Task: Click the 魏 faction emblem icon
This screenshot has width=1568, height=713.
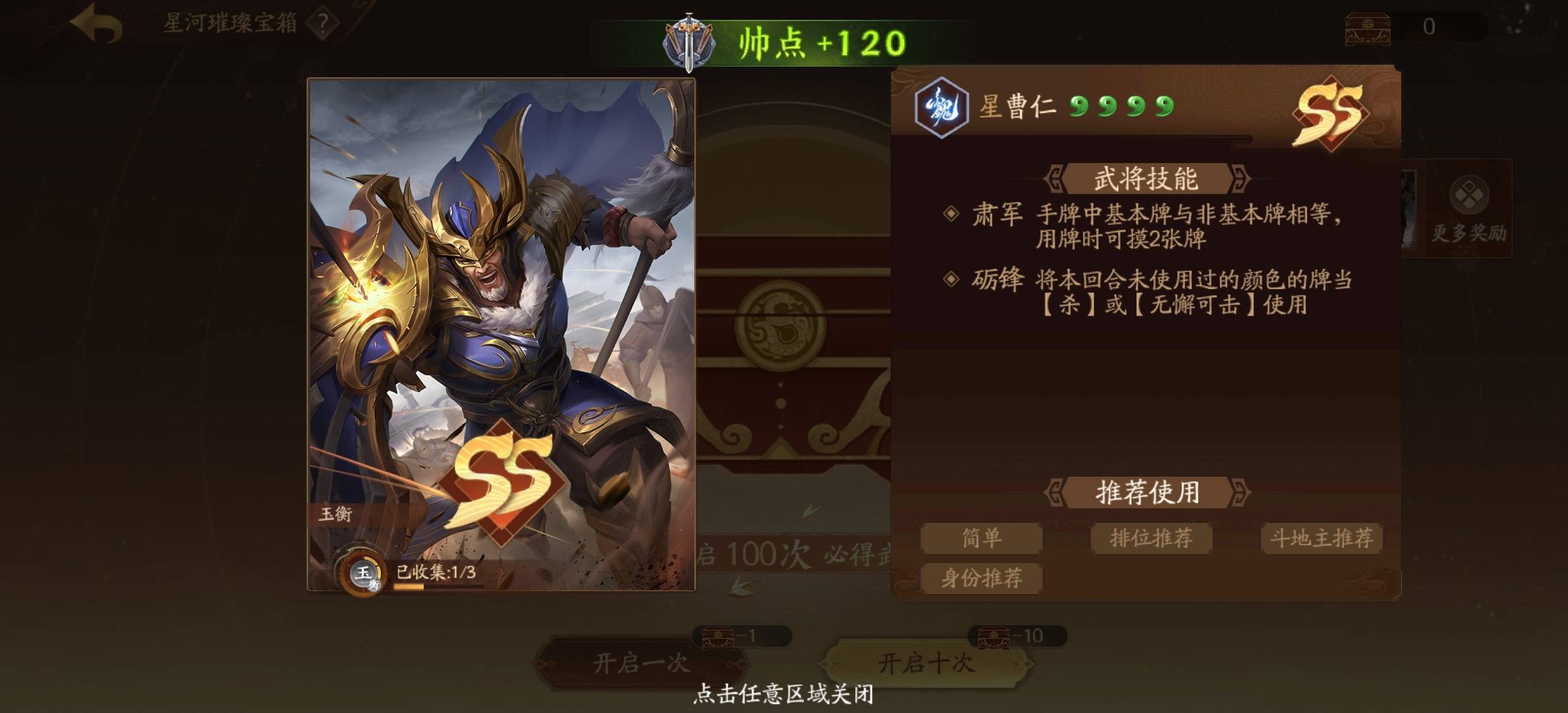Action: 941,108
